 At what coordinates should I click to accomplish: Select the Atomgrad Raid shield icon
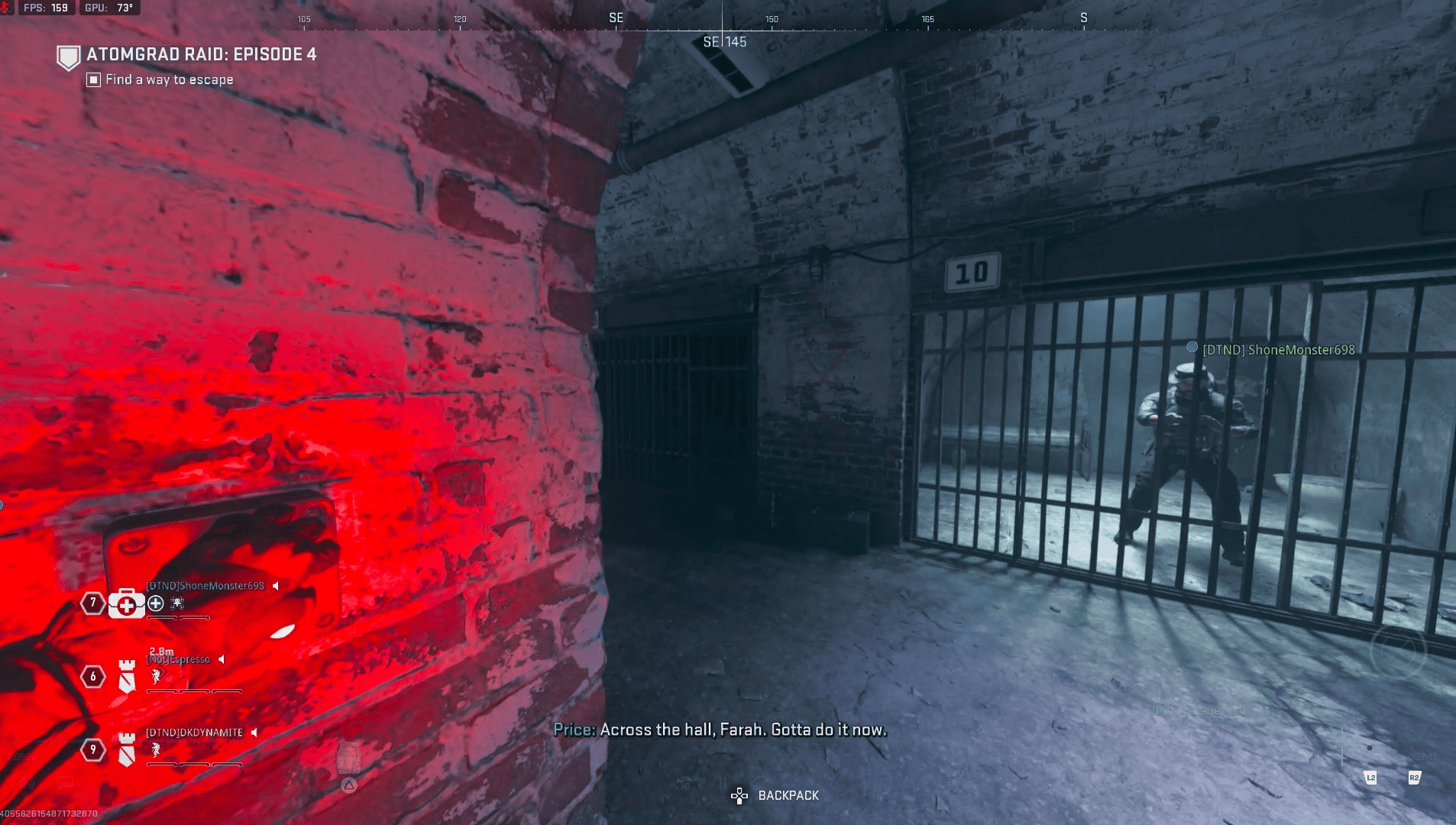(x=69, y=57)
